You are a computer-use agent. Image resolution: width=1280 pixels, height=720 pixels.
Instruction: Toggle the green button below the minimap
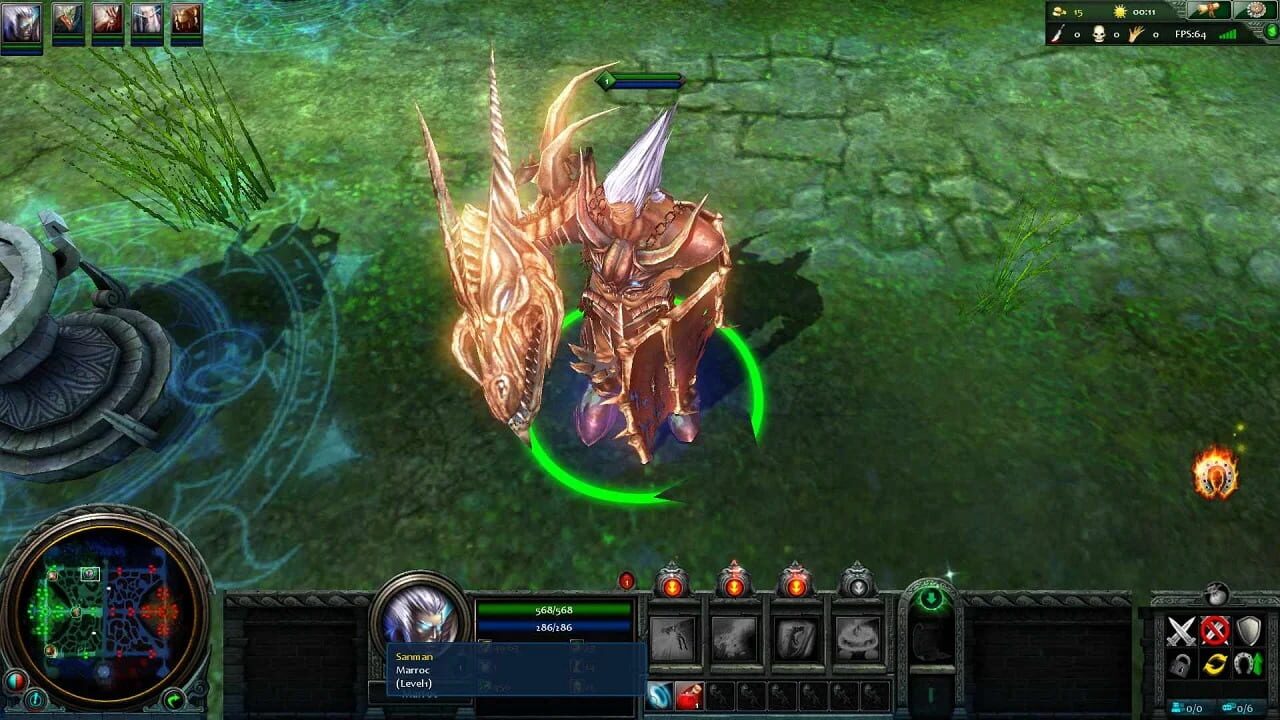point(174,700)
